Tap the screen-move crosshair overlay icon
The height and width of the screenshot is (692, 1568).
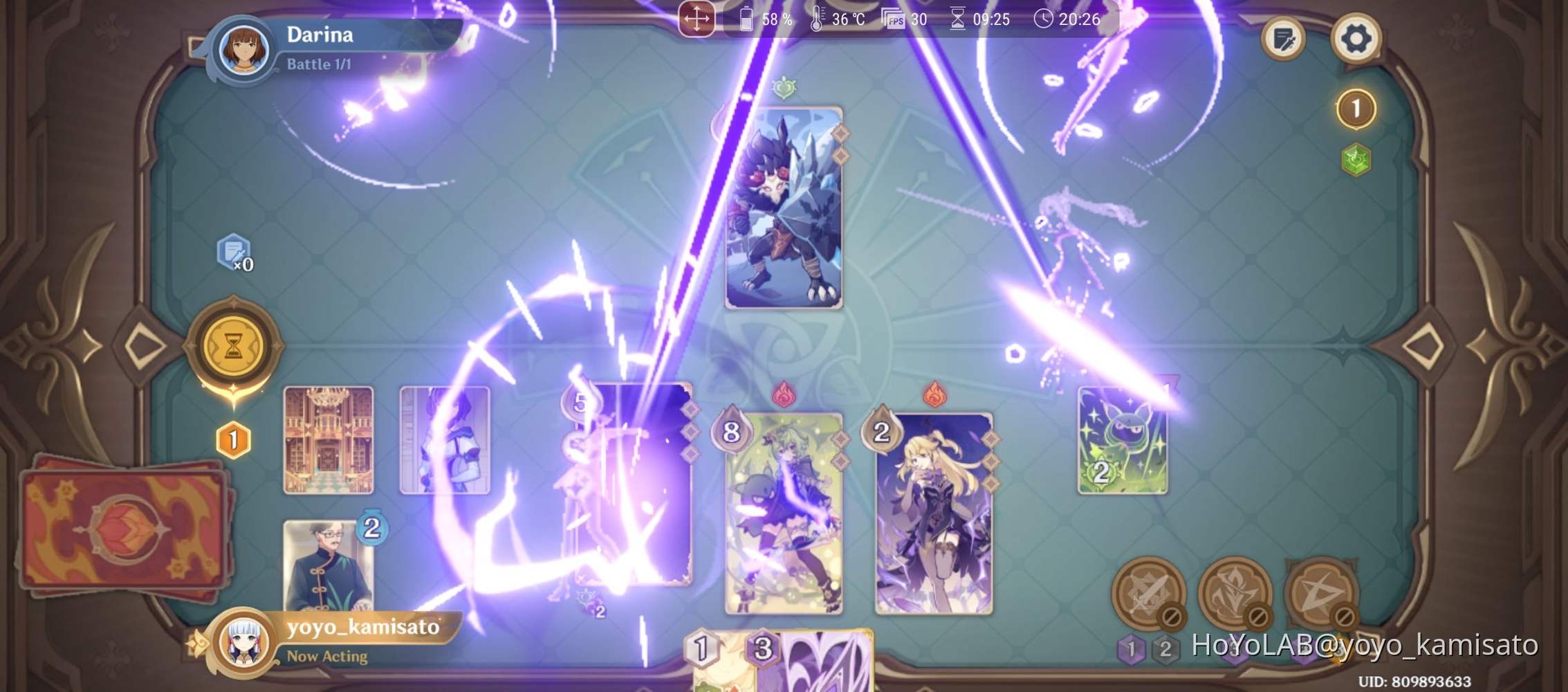click(x=697, y=19)
